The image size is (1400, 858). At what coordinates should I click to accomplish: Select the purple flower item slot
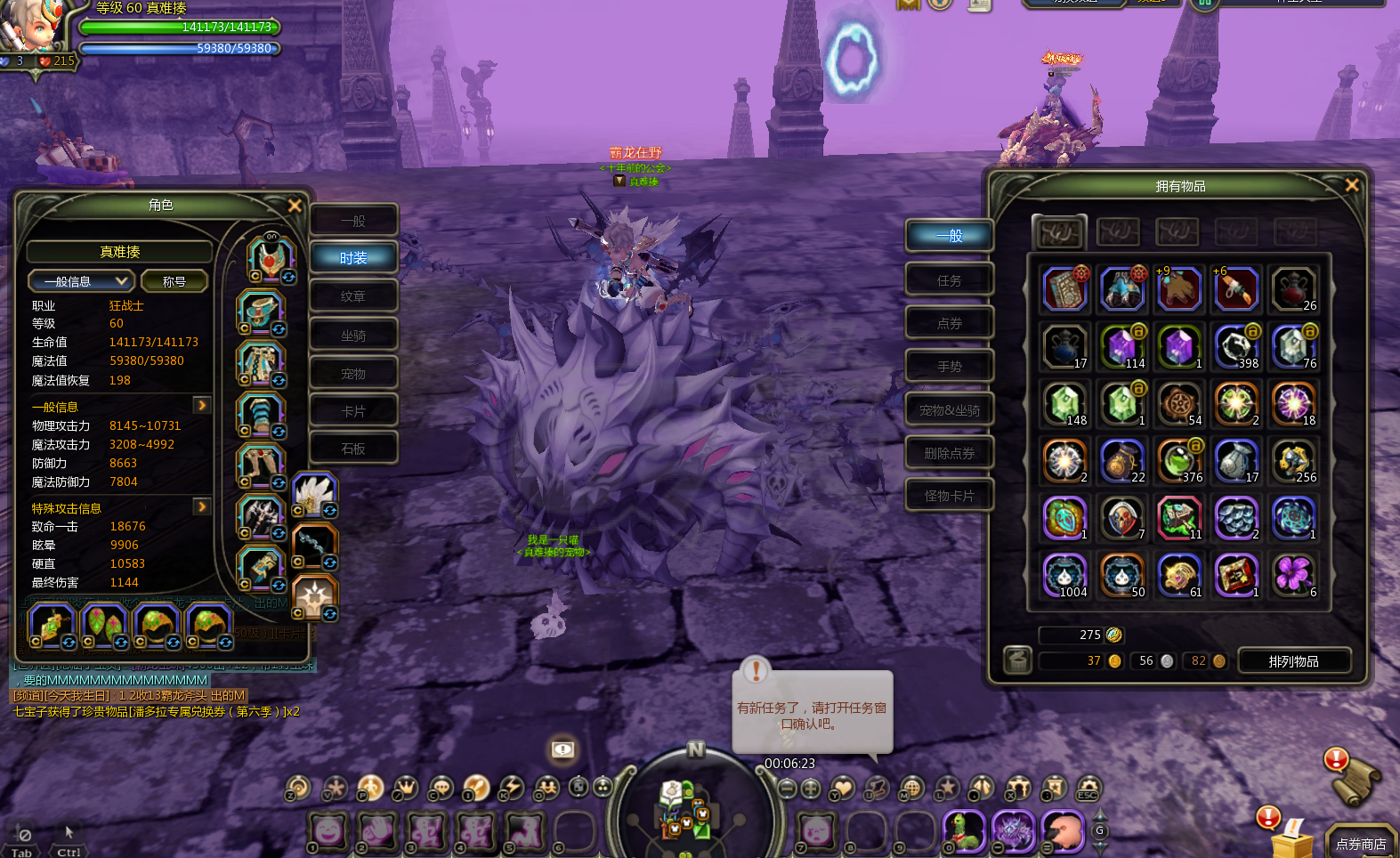pyautogui.click(x=1292, y=575)
